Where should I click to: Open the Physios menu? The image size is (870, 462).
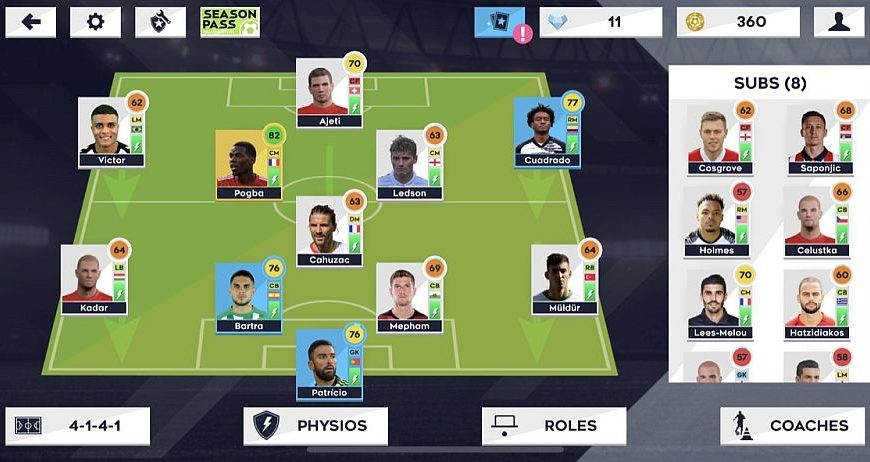(x=316, y=426)
